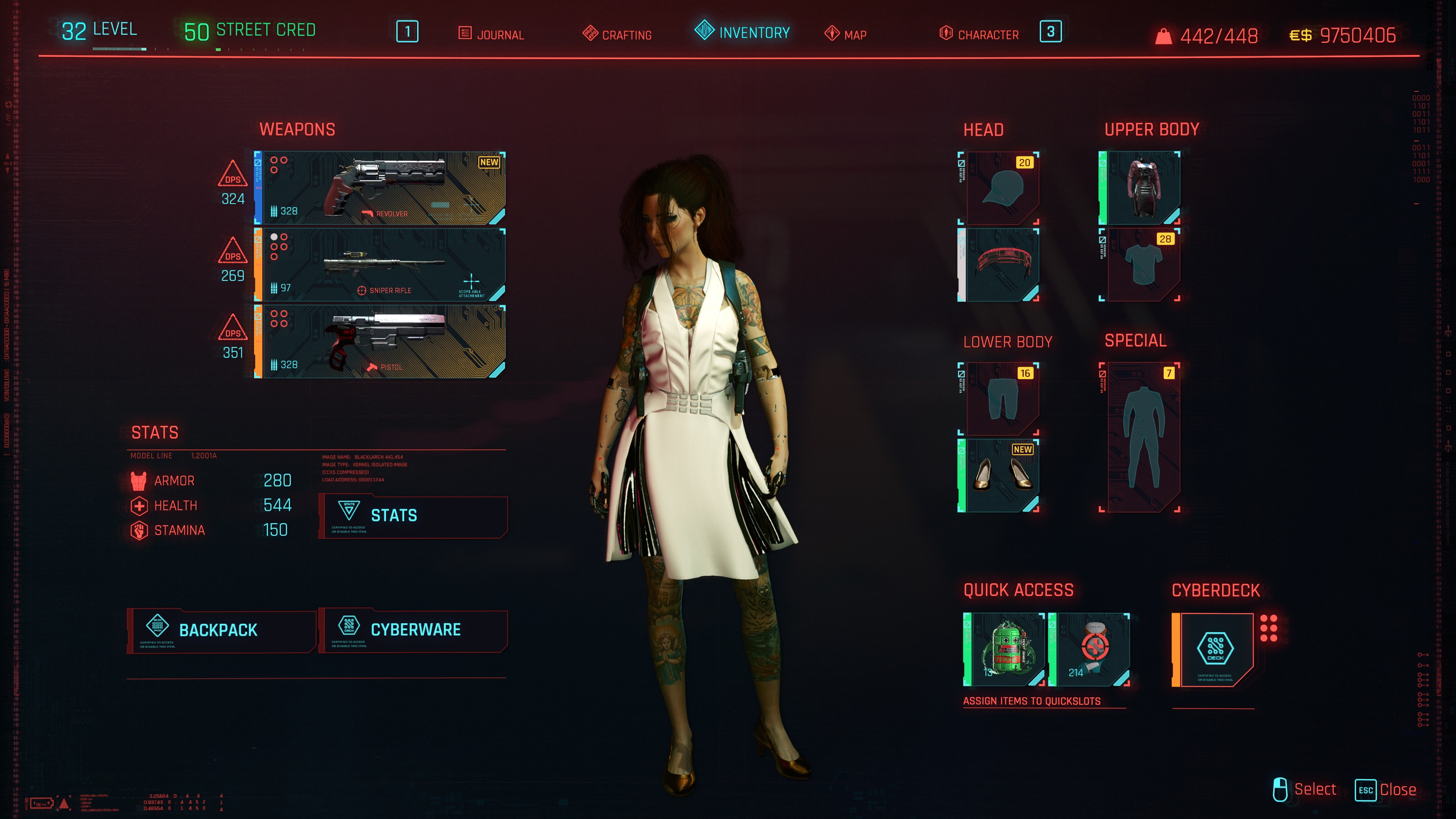Select the empty pants slot

999,399
